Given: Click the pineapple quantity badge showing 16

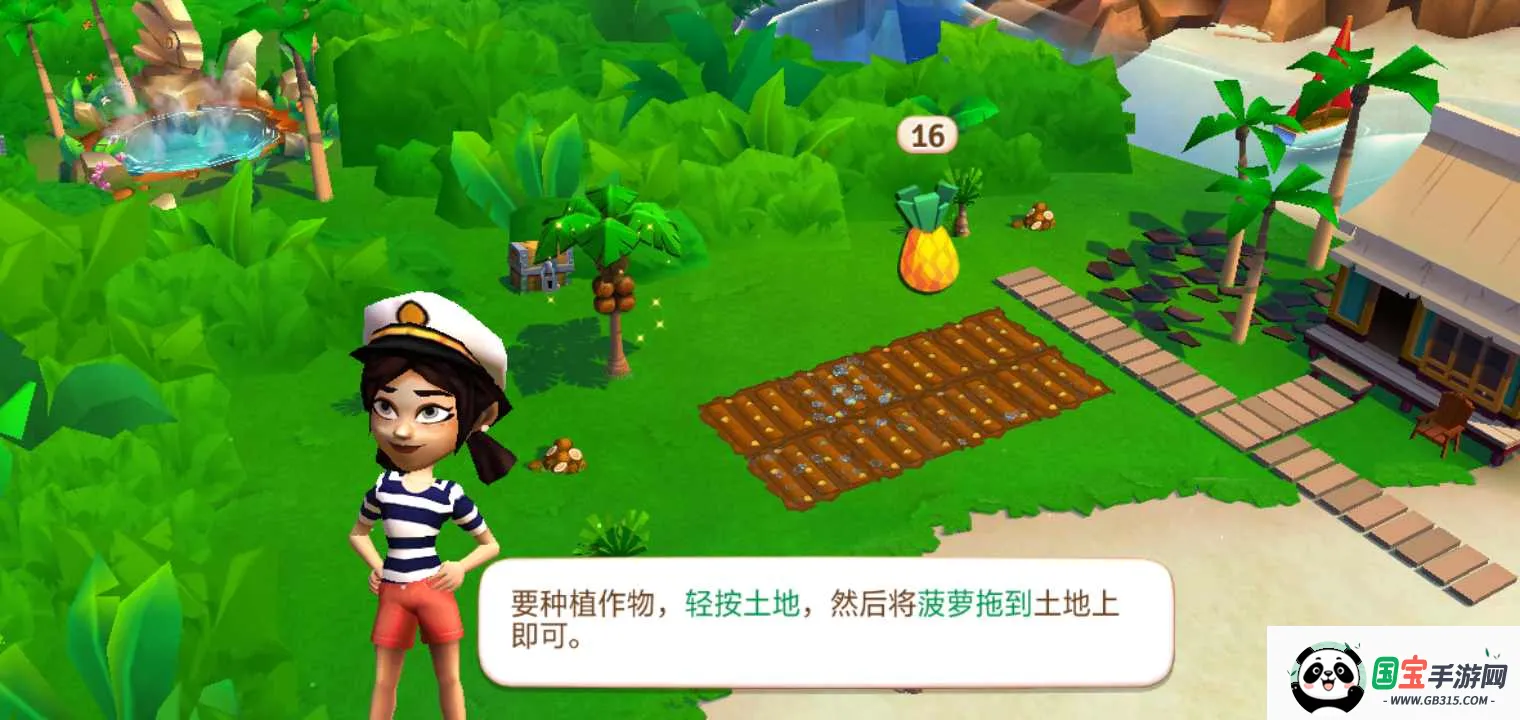Looking at the screenshot, I should [x=928, y=136].
